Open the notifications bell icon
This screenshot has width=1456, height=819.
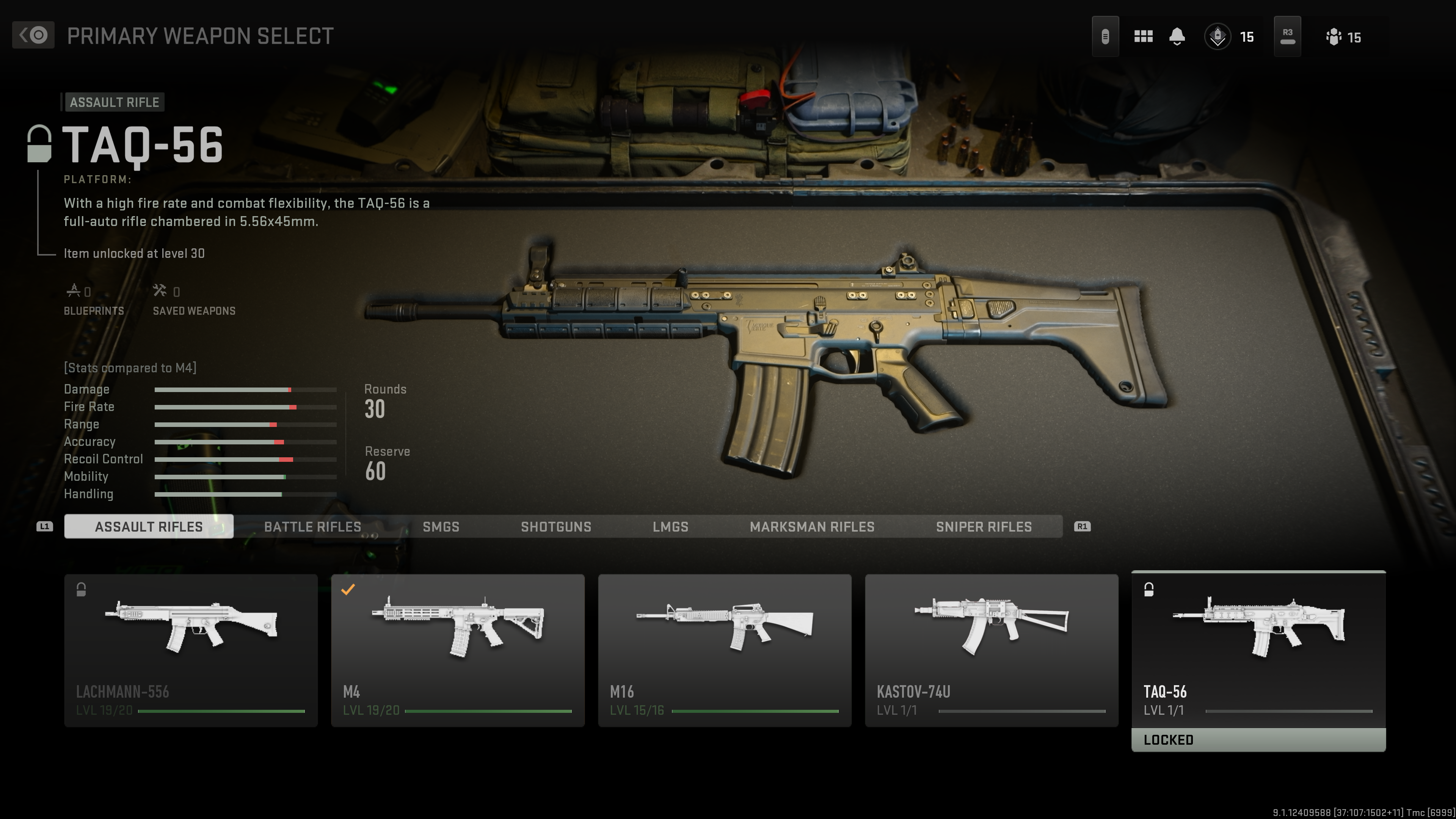coord(1177,37)
